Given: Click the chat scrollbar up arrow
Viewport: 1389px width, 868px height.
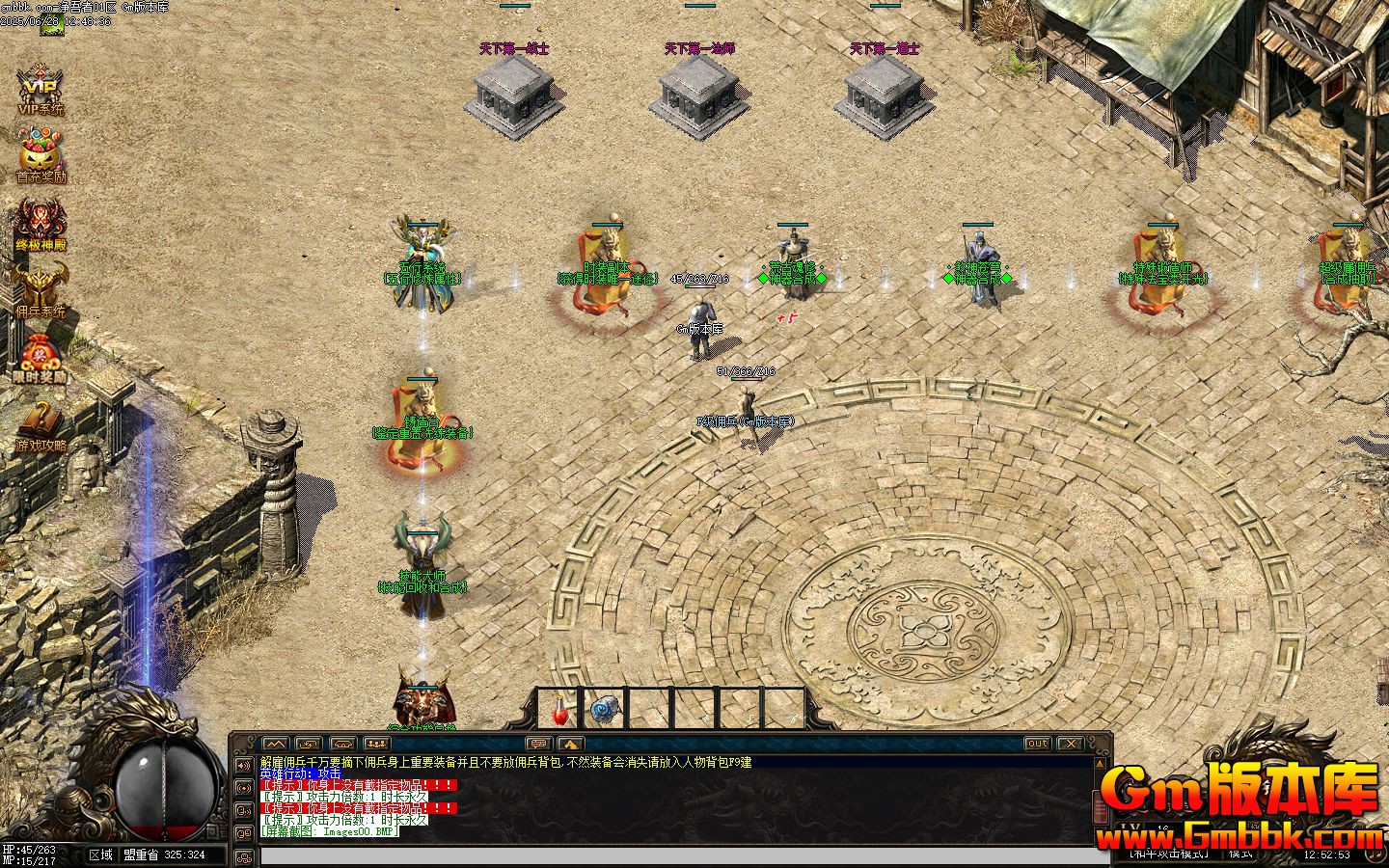Looking at the screenshot, I should (x=1103, y=765).
